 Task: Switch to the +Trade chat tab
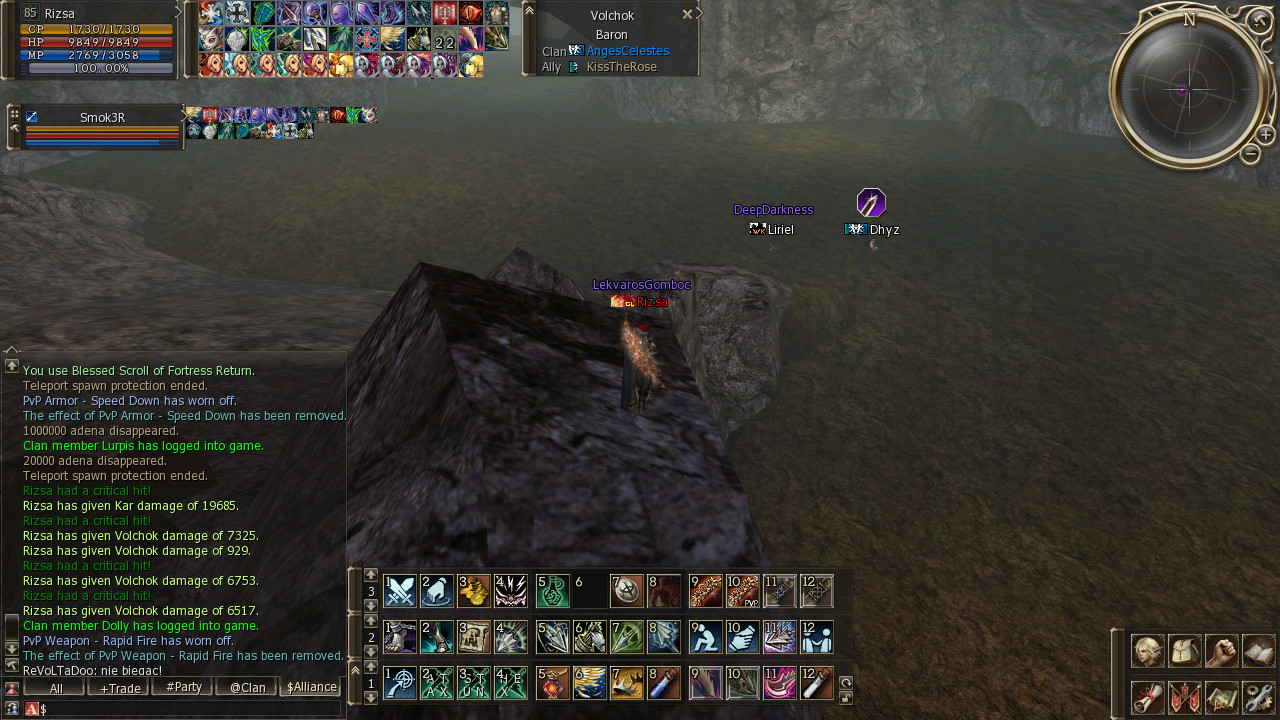pyautogui.click(x=118, y=688)
